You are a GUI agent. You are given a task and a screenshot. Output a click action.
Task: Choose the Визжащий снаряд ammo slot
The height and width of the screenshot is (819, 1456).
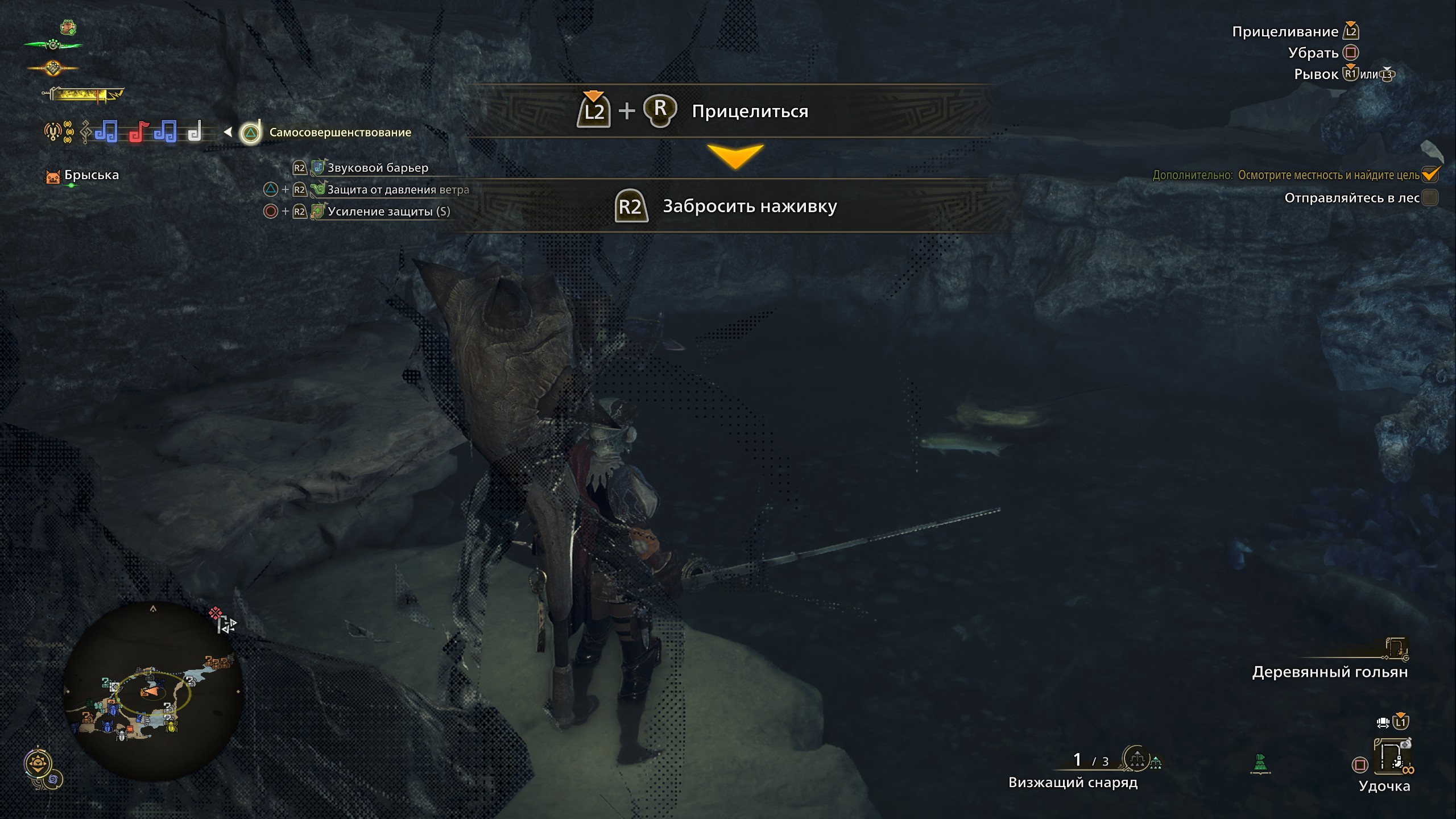1073,782
